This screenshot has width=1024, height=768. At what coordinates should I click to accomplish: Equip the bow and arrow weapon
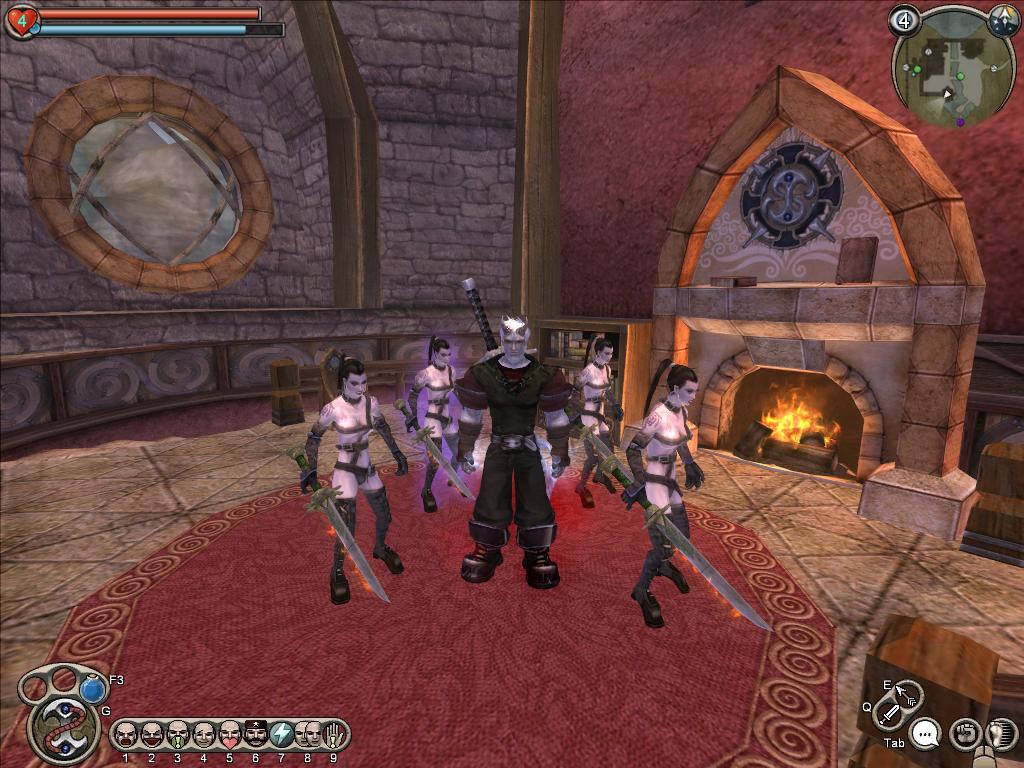(906, 693)
